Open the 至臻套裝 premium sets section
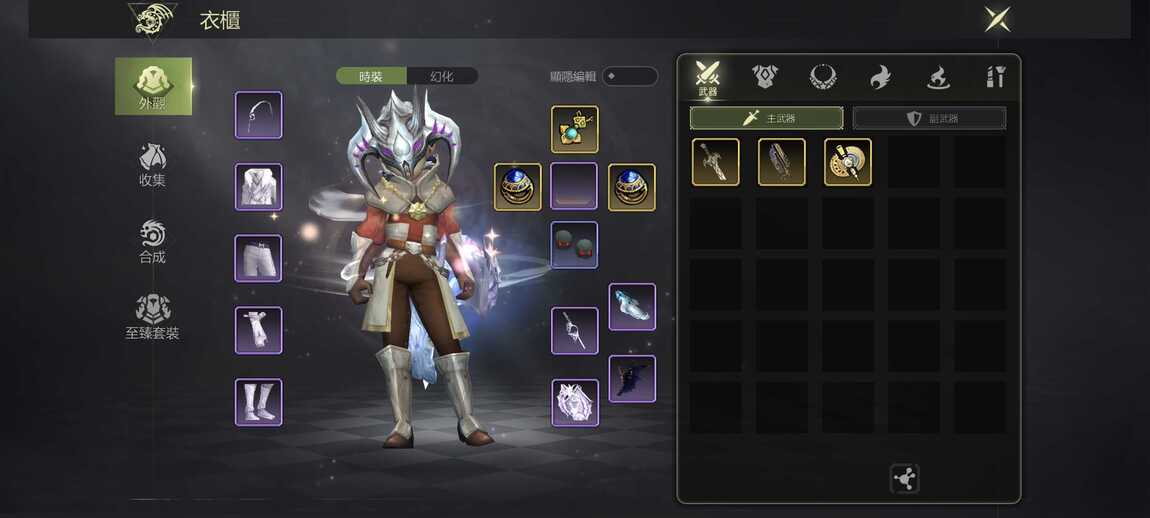This screenshot has width=1150, height=518. coord(152,317)
